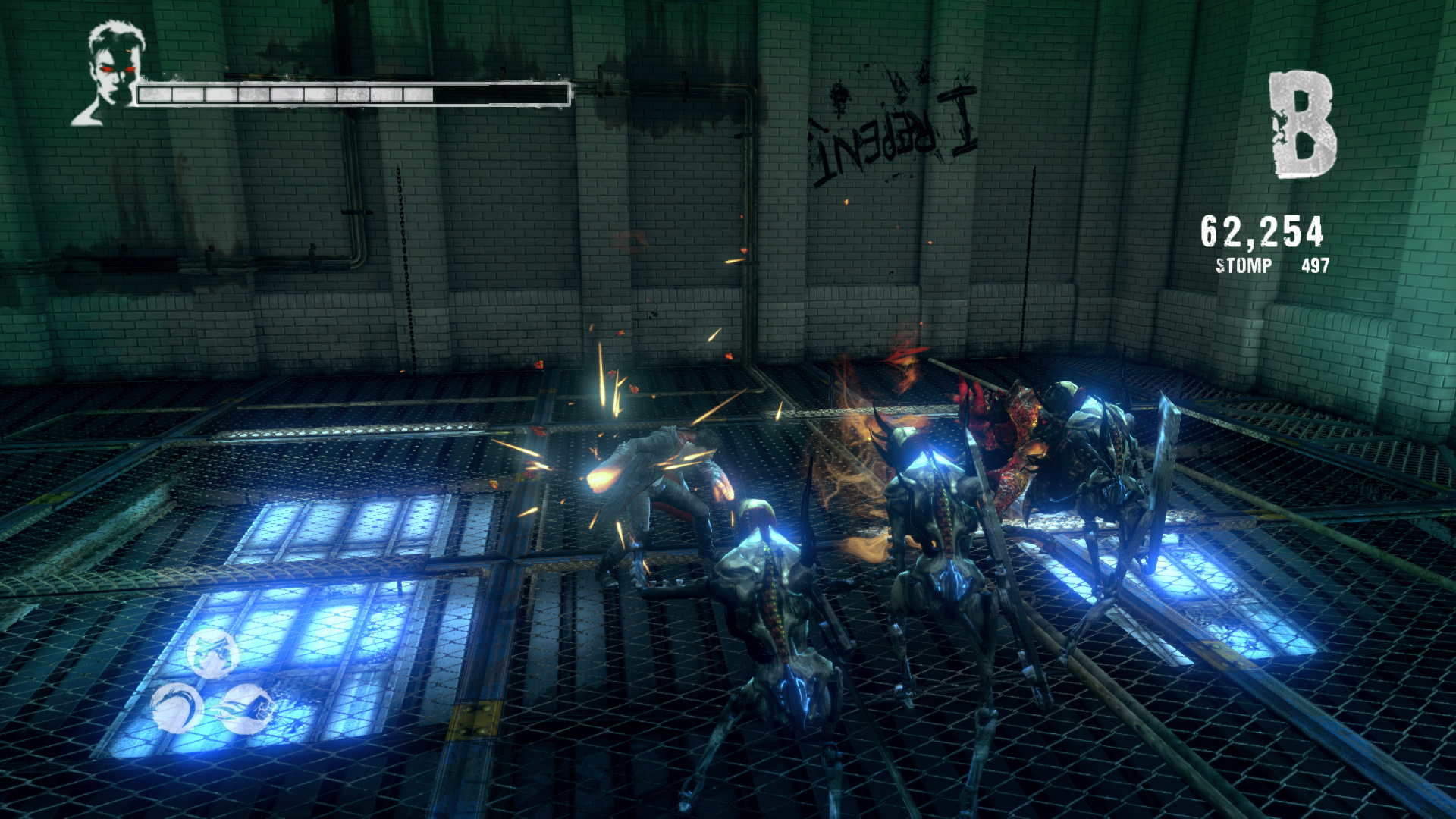Click Dante's red-eyed portrait icon
This screenshot has width=1456, height=819.
point(111,73)
